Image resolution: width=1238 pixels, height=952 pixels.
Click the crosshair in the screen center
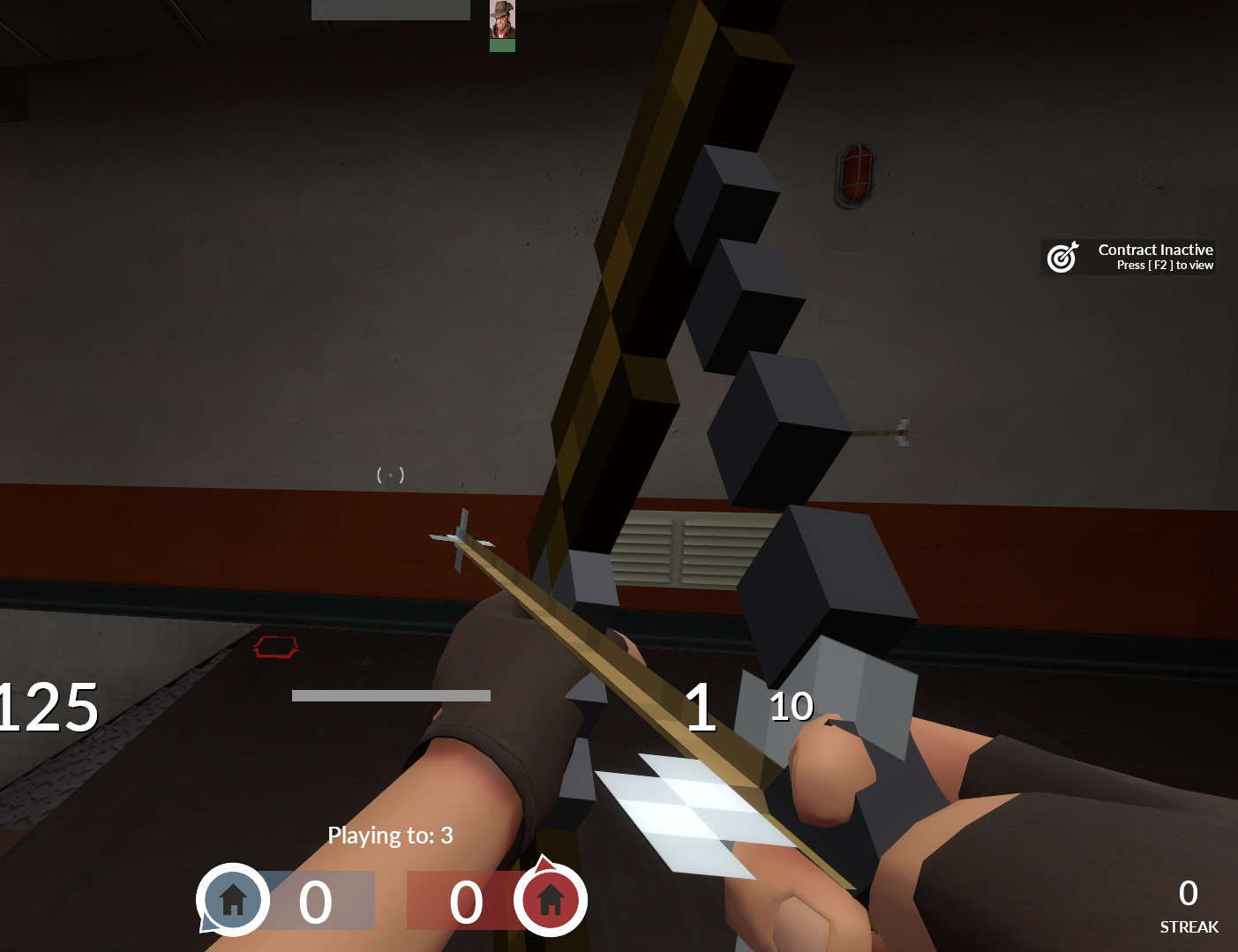(x=389, y=475)
